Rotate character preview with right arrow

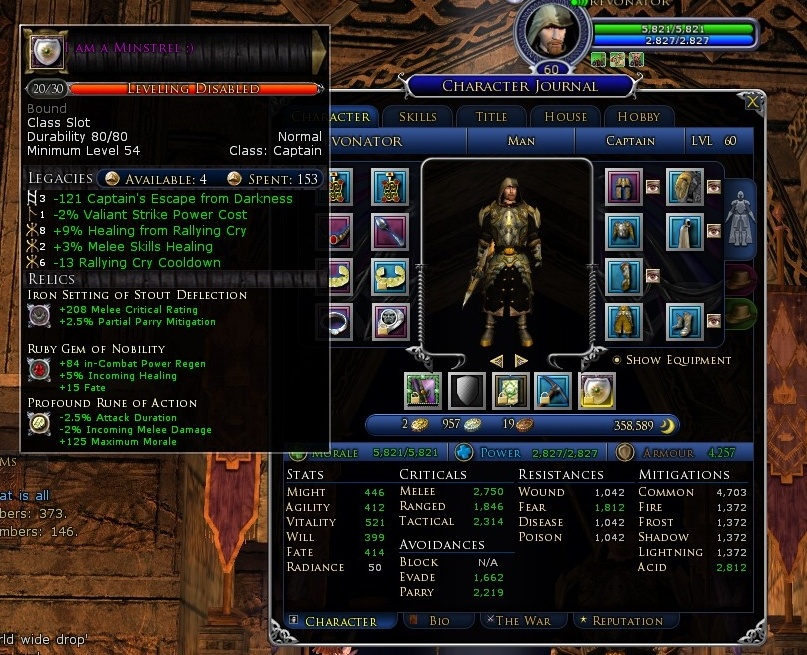point(521,360)
